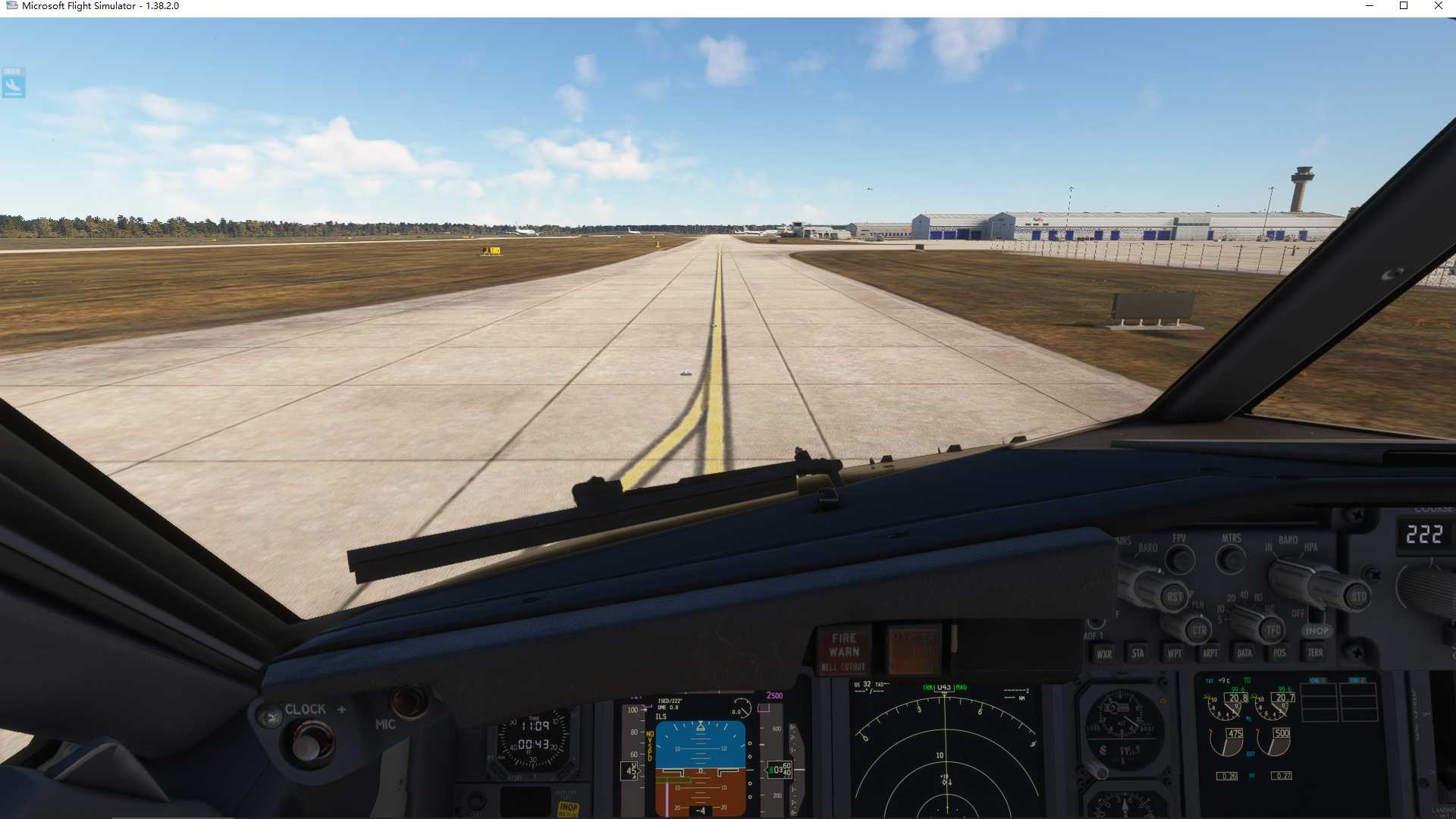Select STA on the EFIS control panel

pos(1136,653)
